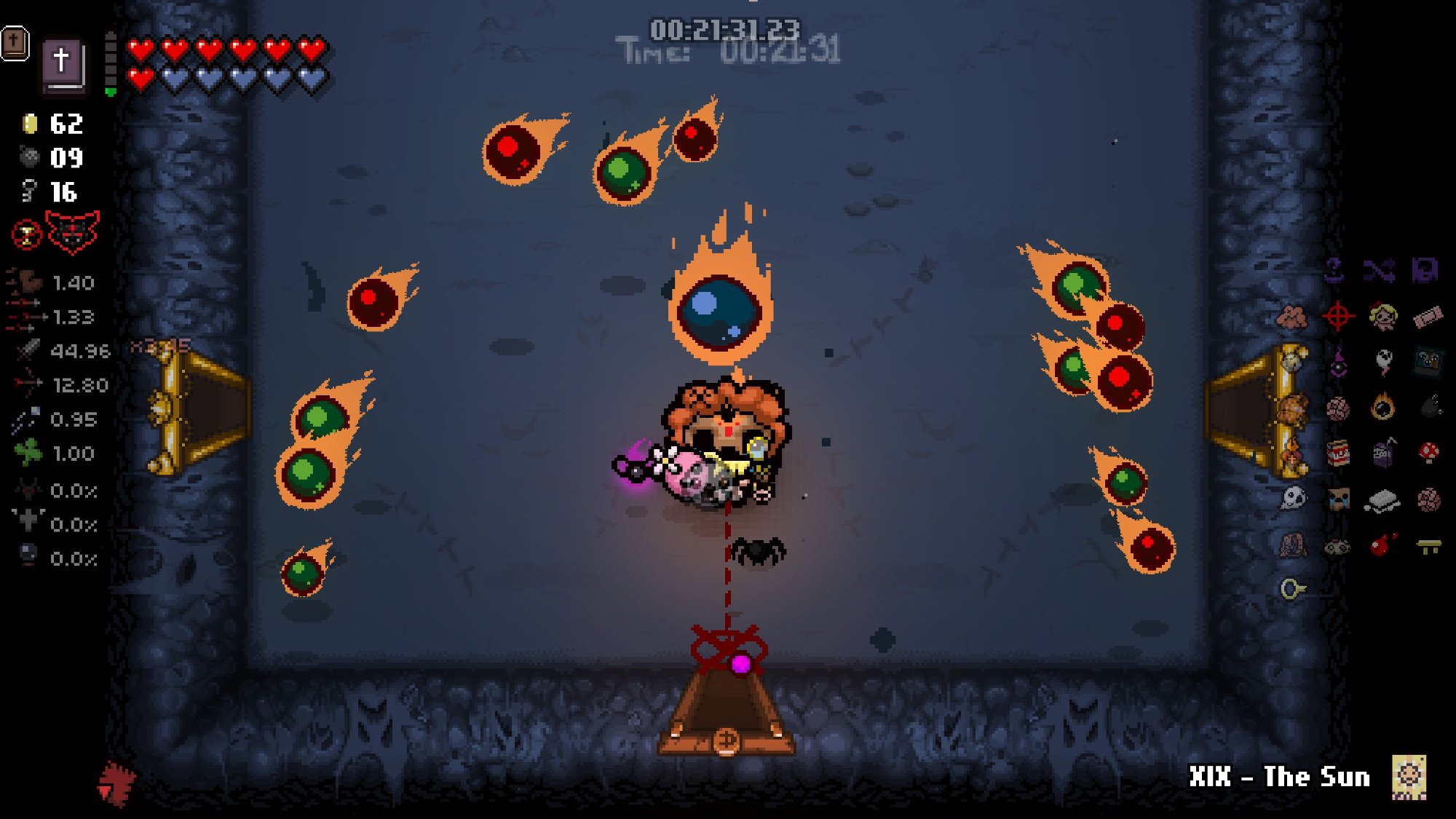Select the framed photo item icon
The image size is (1456, 819).
[1428, 361]
